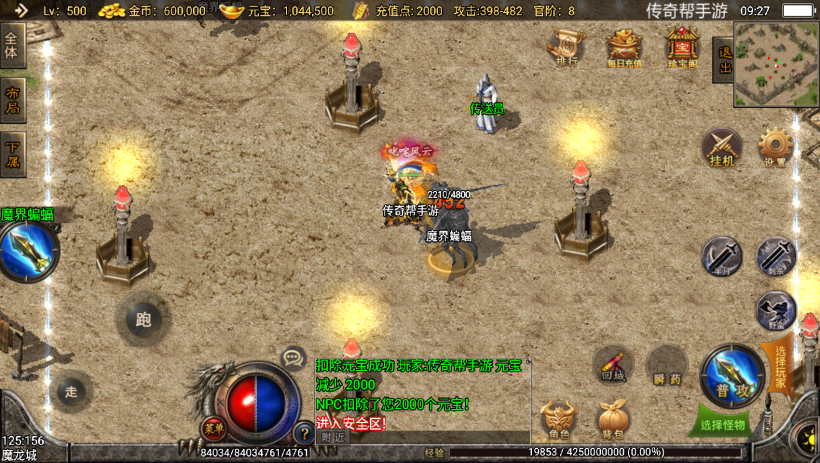
Task: Activate the 刺杀 assassinate sword skill
Action: [x=775, y=256]
